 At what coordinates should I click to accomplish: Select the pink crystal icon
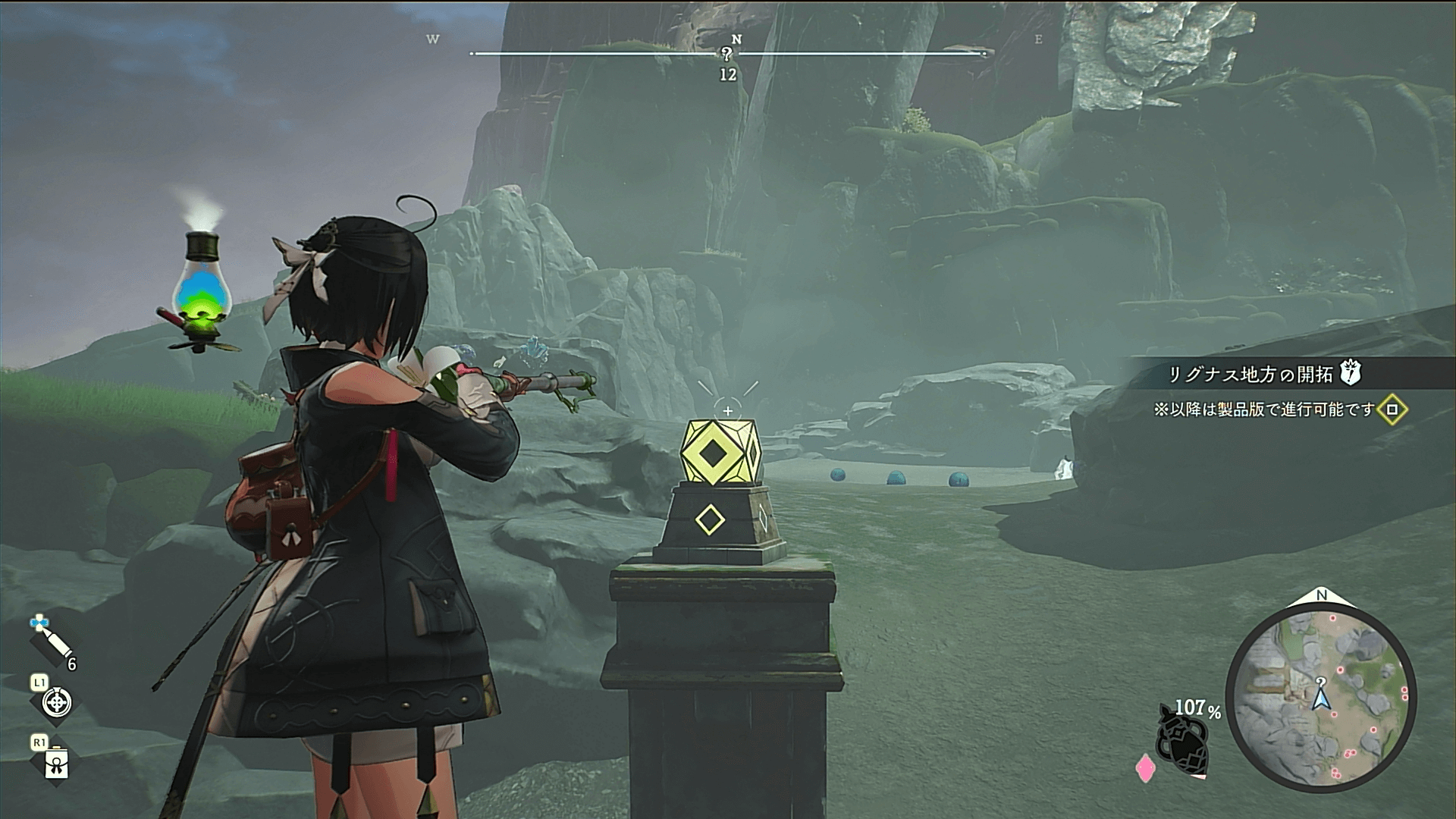[x=1144, y=768]
